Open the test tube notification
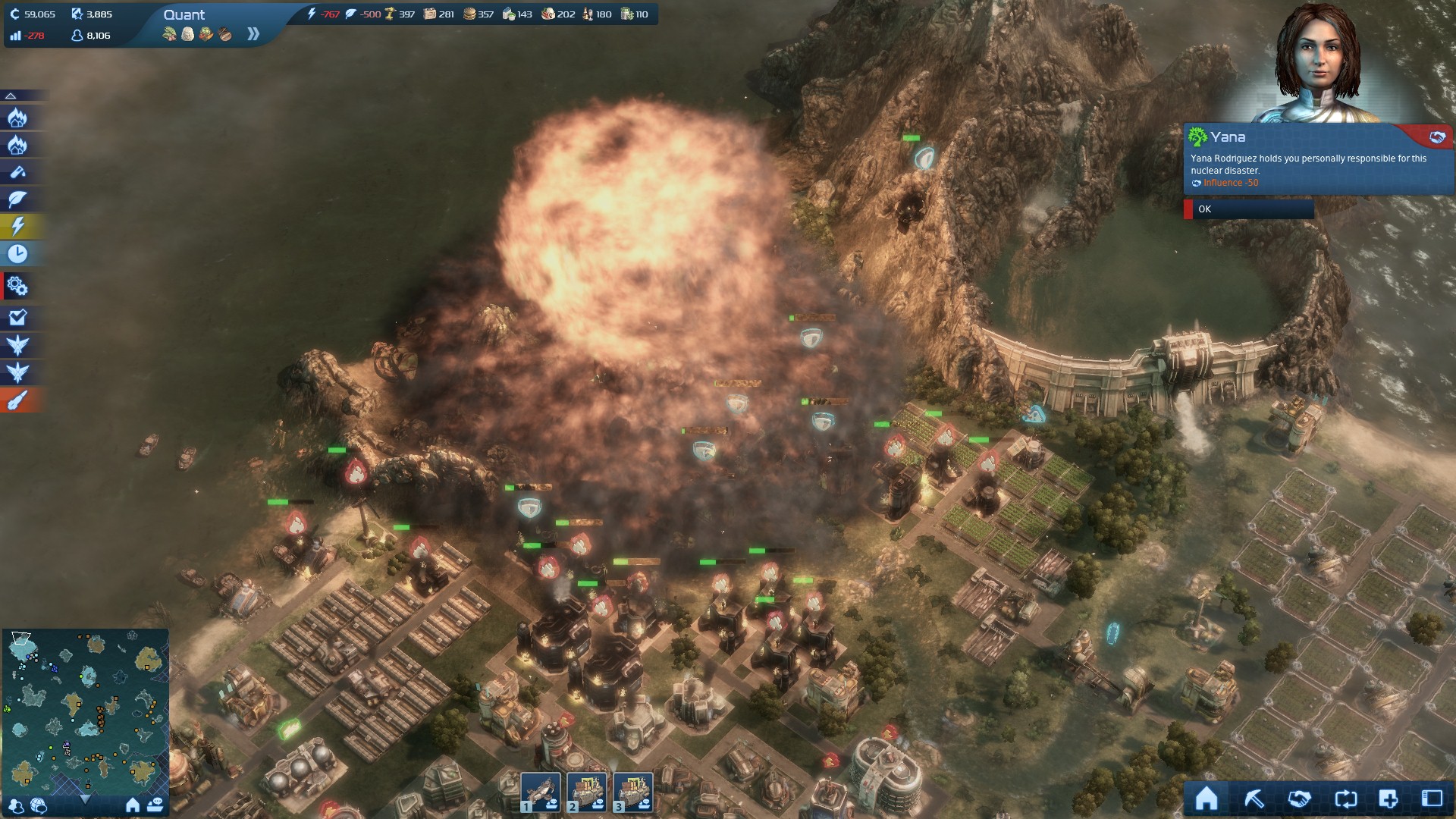 (17, 172)
